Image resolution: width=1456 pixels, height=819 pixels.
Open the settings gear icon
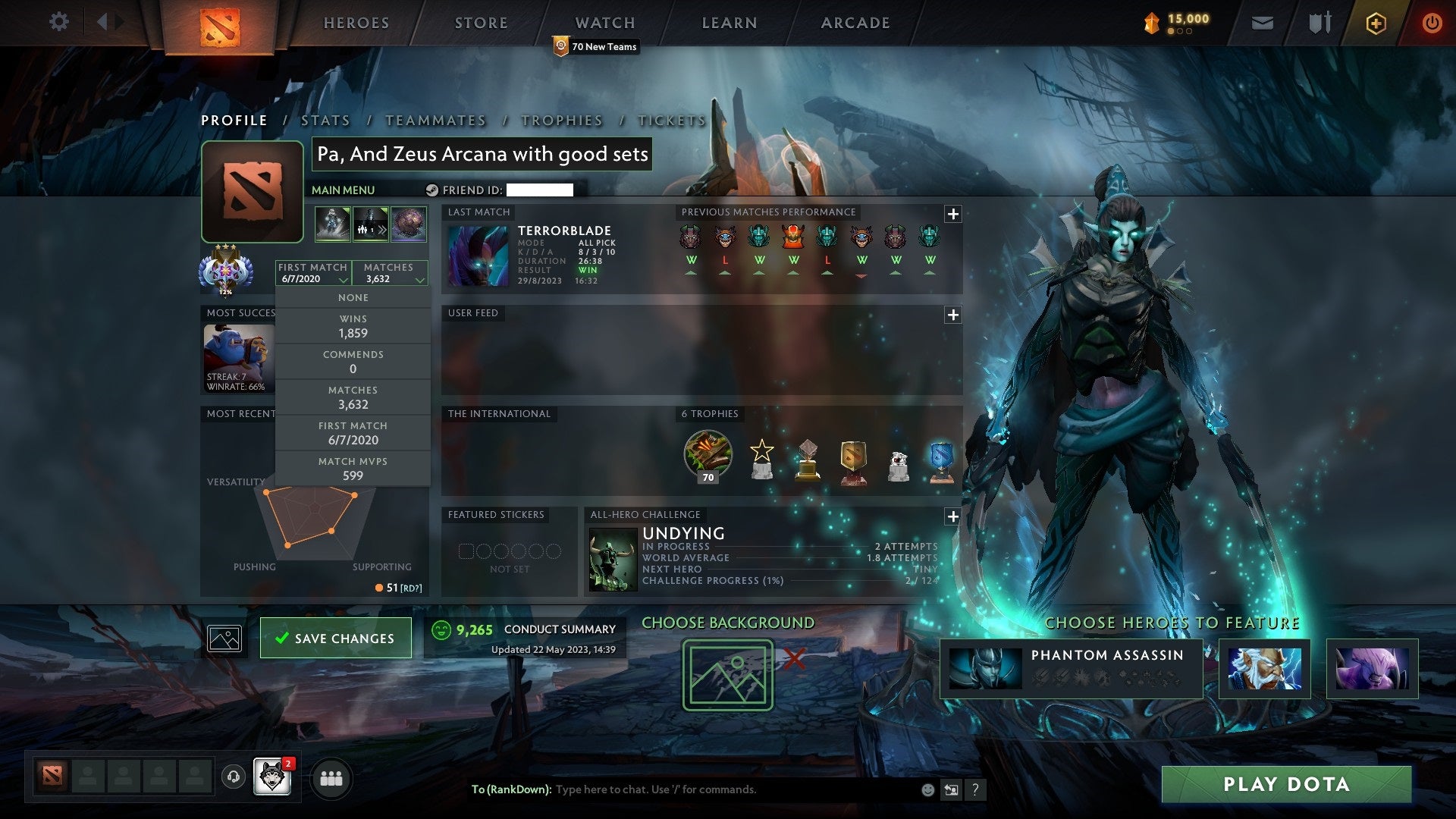point(59,23)
